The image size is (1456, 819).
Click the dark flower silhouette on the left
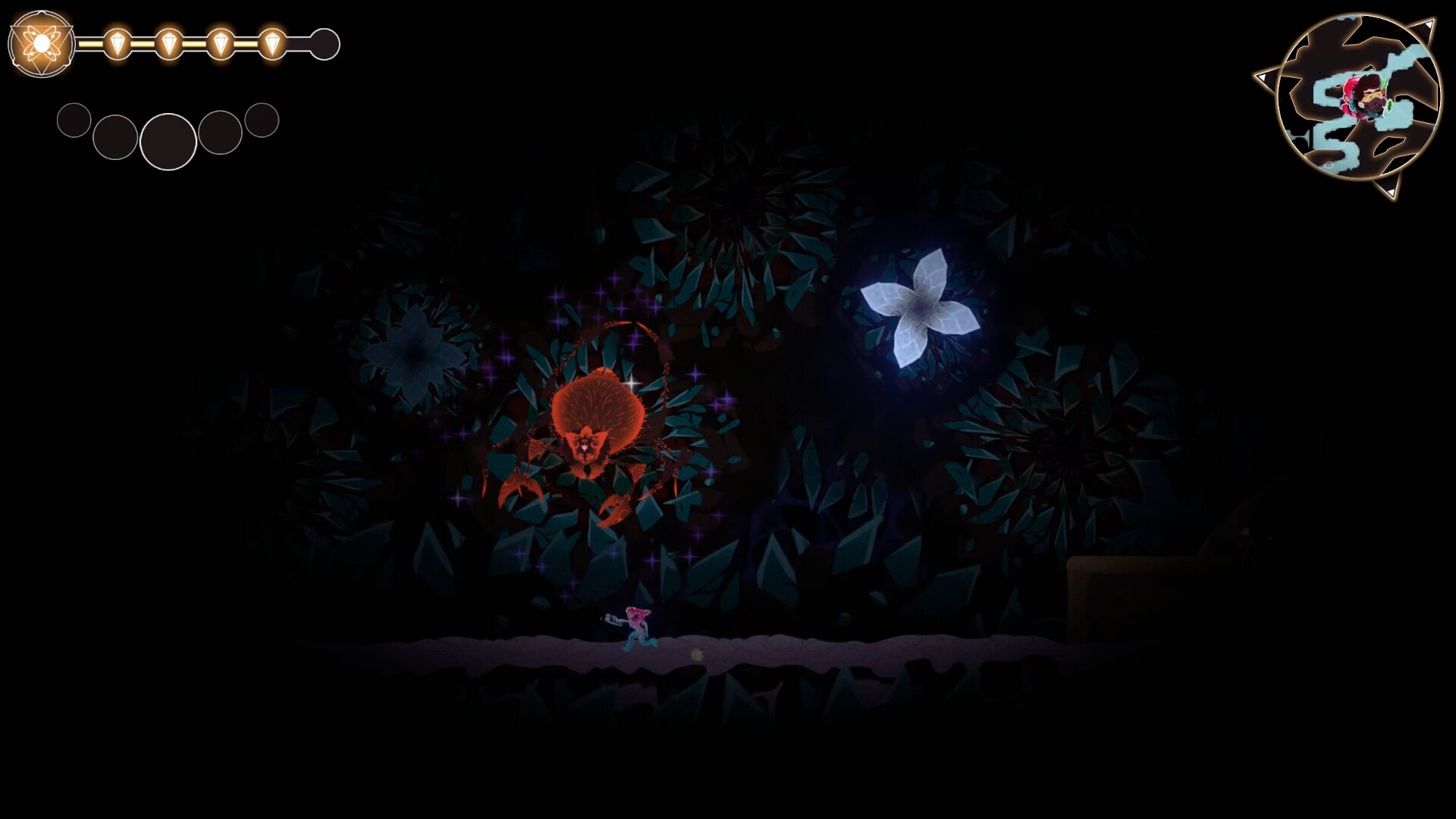(413, 356)
